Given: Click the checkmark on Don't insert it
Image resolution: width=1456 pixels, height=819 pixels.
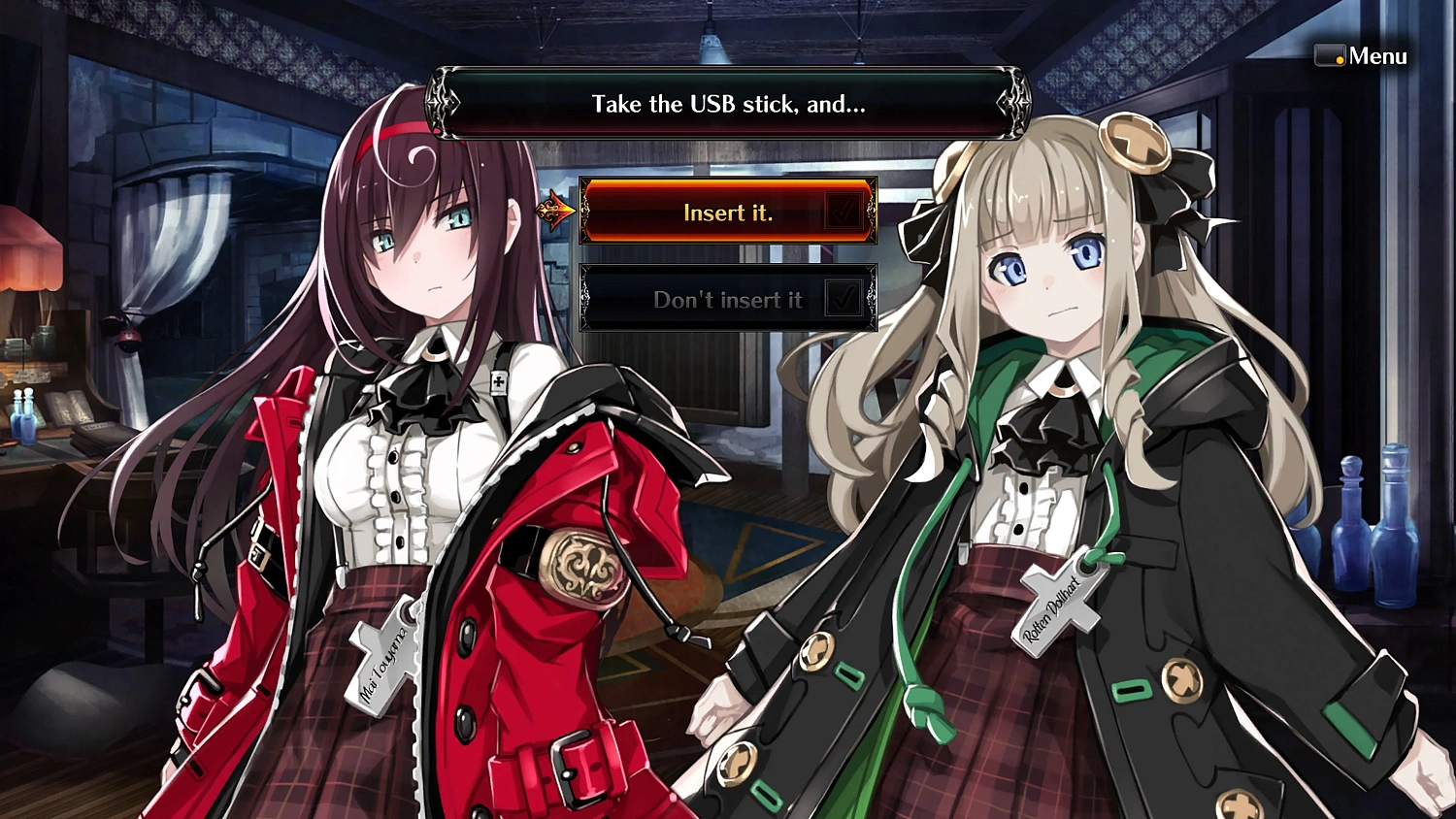Looking at the screenshot, I should pyautogui.click(x=843, y=297).
